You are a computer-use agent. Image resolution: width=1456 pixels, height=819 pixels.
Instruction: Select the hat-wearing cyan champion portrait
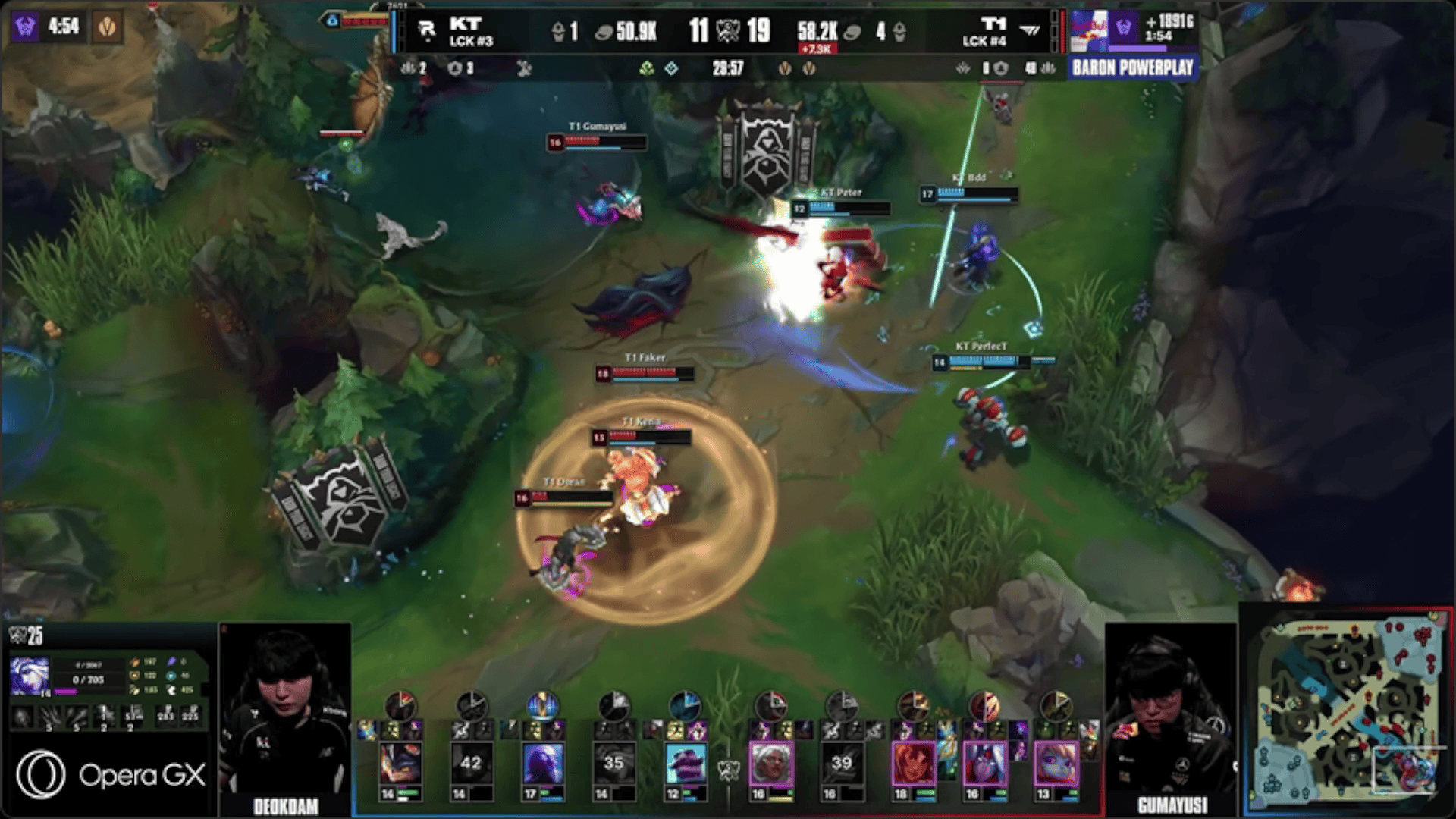[x=685, y=763]
